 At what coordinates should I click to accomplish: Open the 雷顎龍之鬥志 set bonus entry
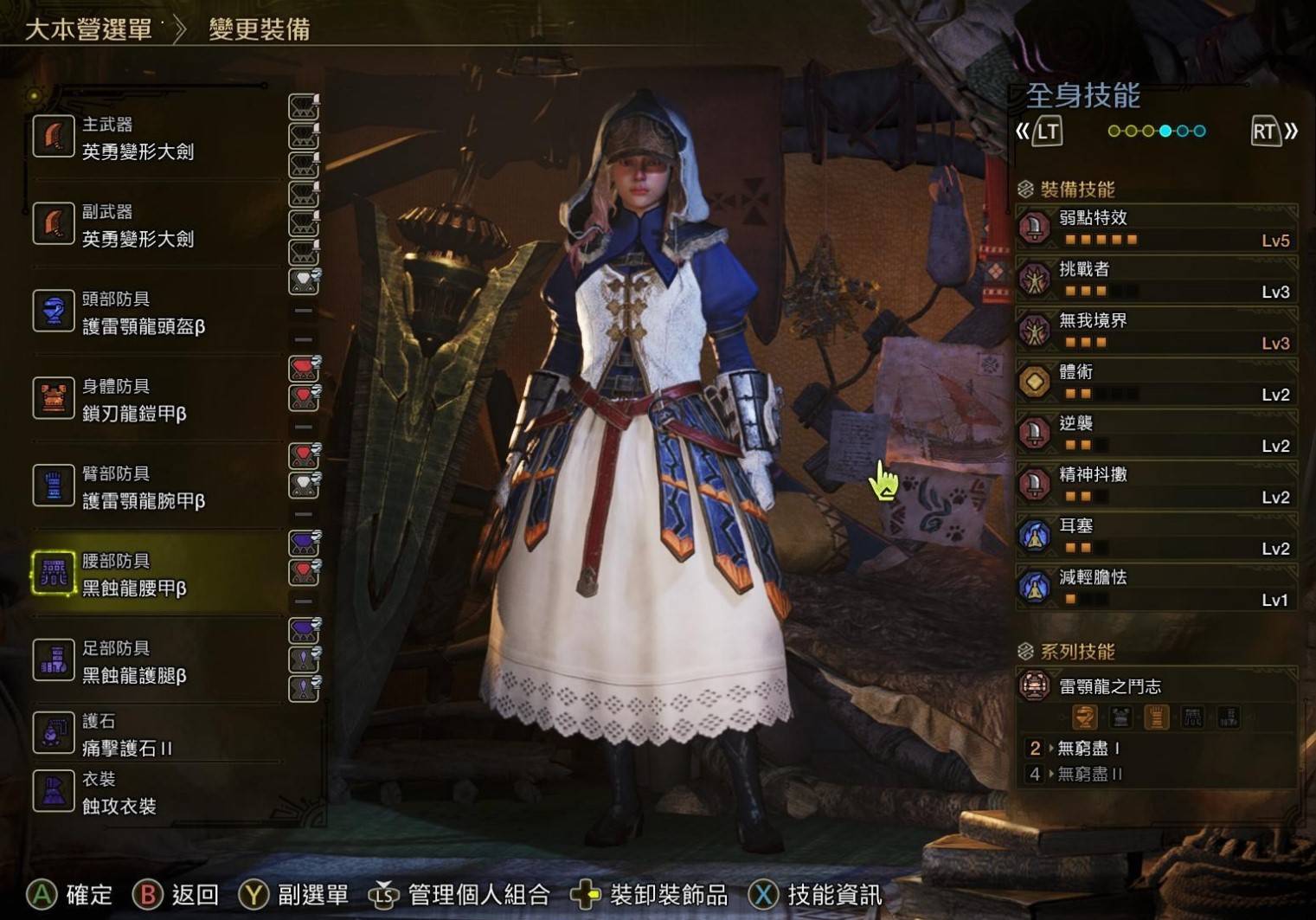tap(1156, 687)
